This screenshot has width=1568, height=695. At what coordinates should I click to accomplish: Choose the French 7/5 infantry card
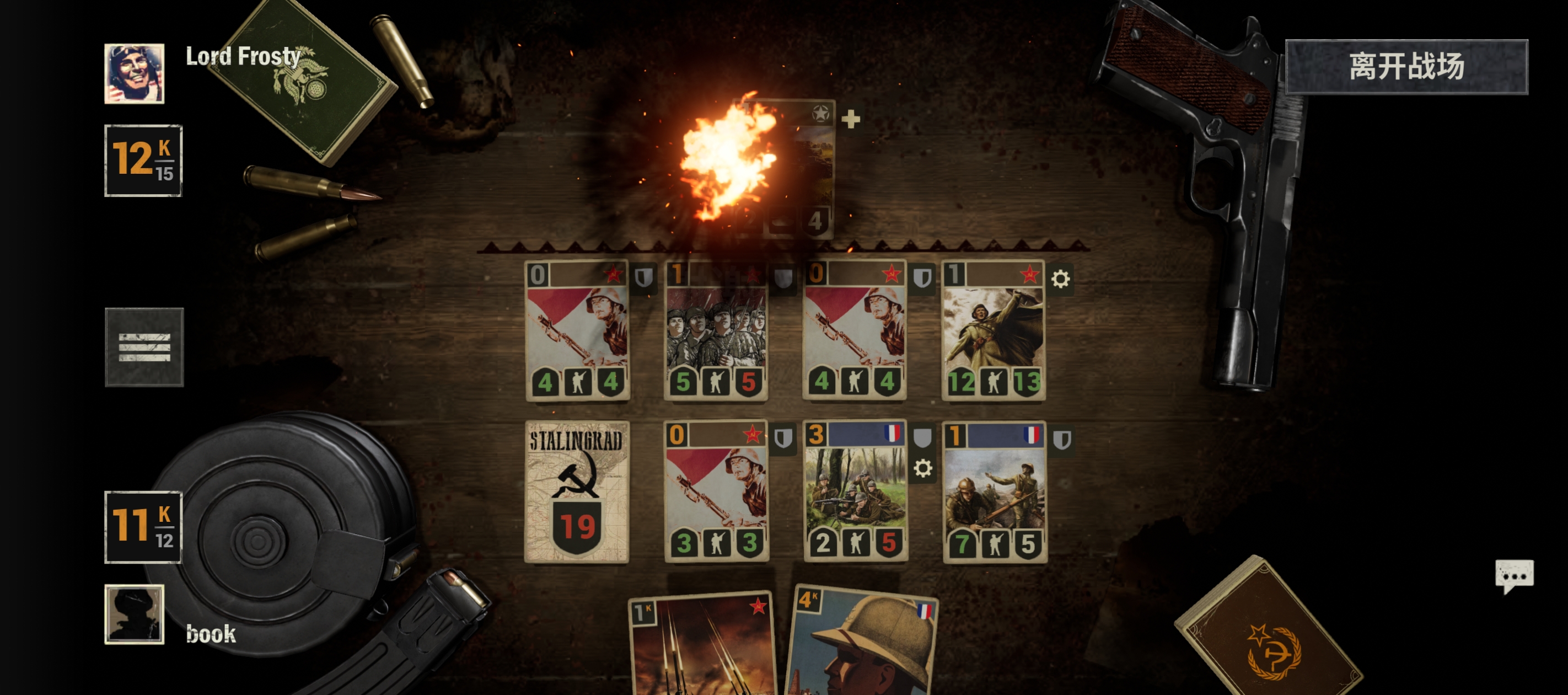995,491
